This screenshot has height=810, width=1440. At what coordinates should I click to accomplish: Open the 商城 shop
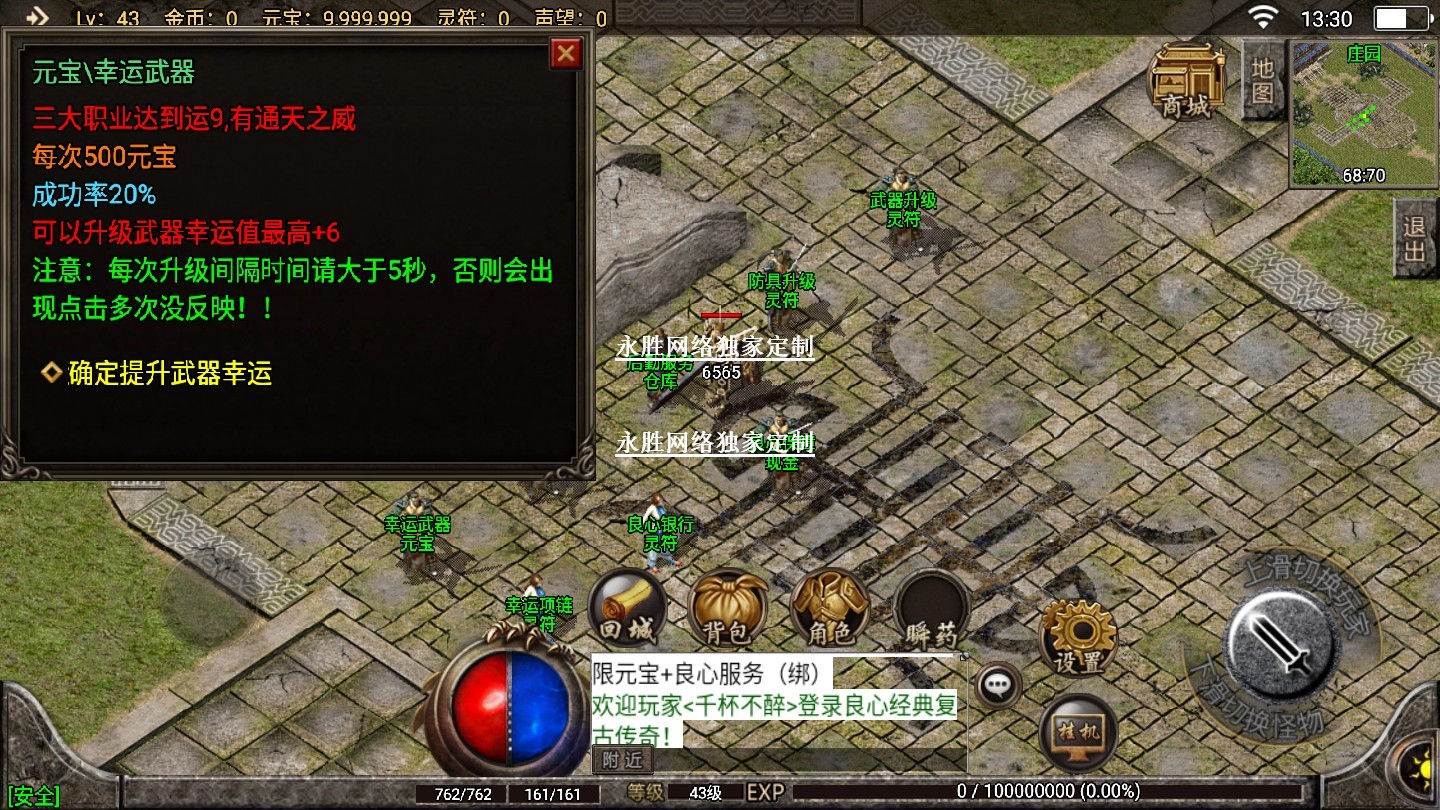tap(1186, 82)
